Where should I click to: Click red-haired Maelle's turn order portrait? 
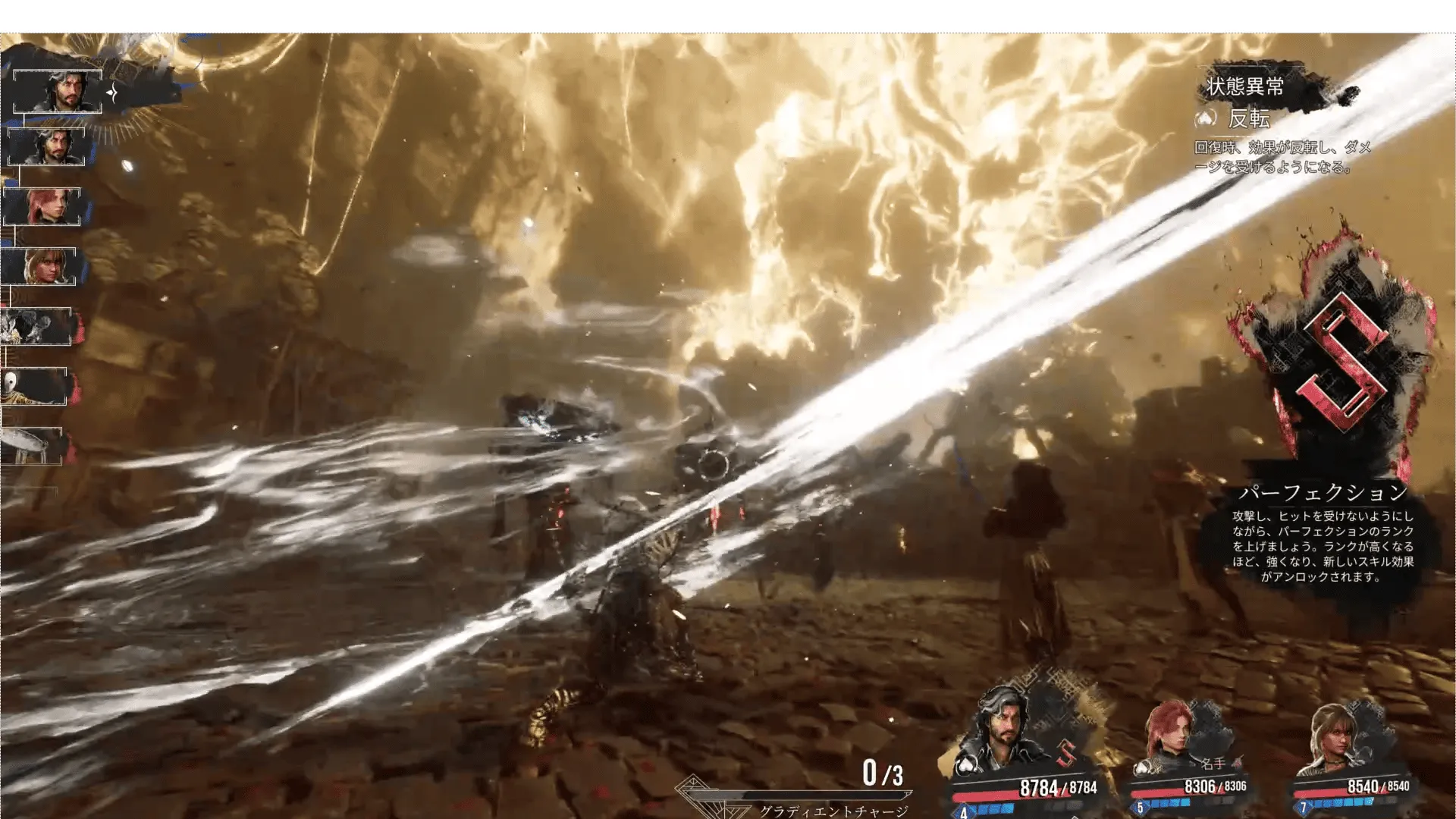point(42,206)
